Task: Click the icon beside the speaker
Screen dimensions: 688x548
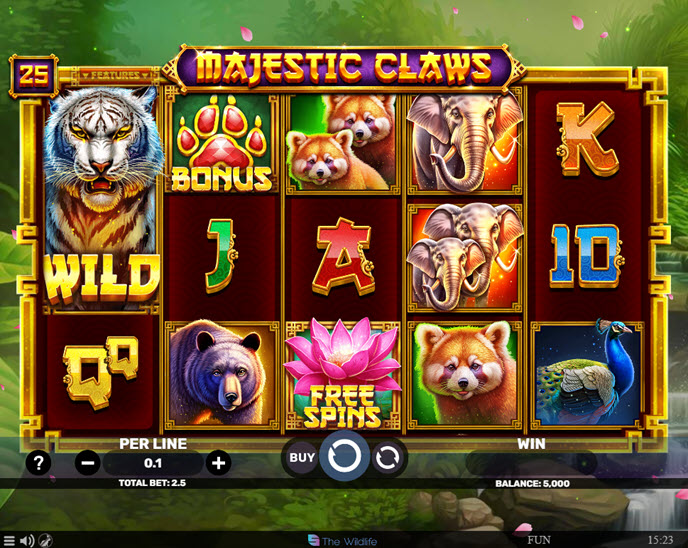Action: point(46,540)
